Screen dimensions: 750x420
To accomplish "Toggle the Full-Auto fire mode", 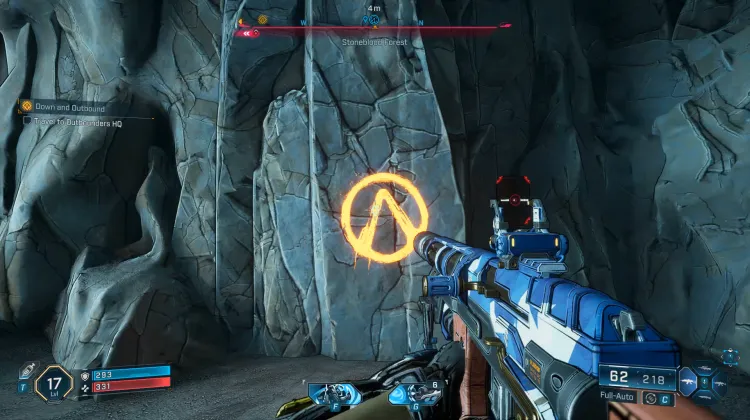I will [x=619, y=397].
